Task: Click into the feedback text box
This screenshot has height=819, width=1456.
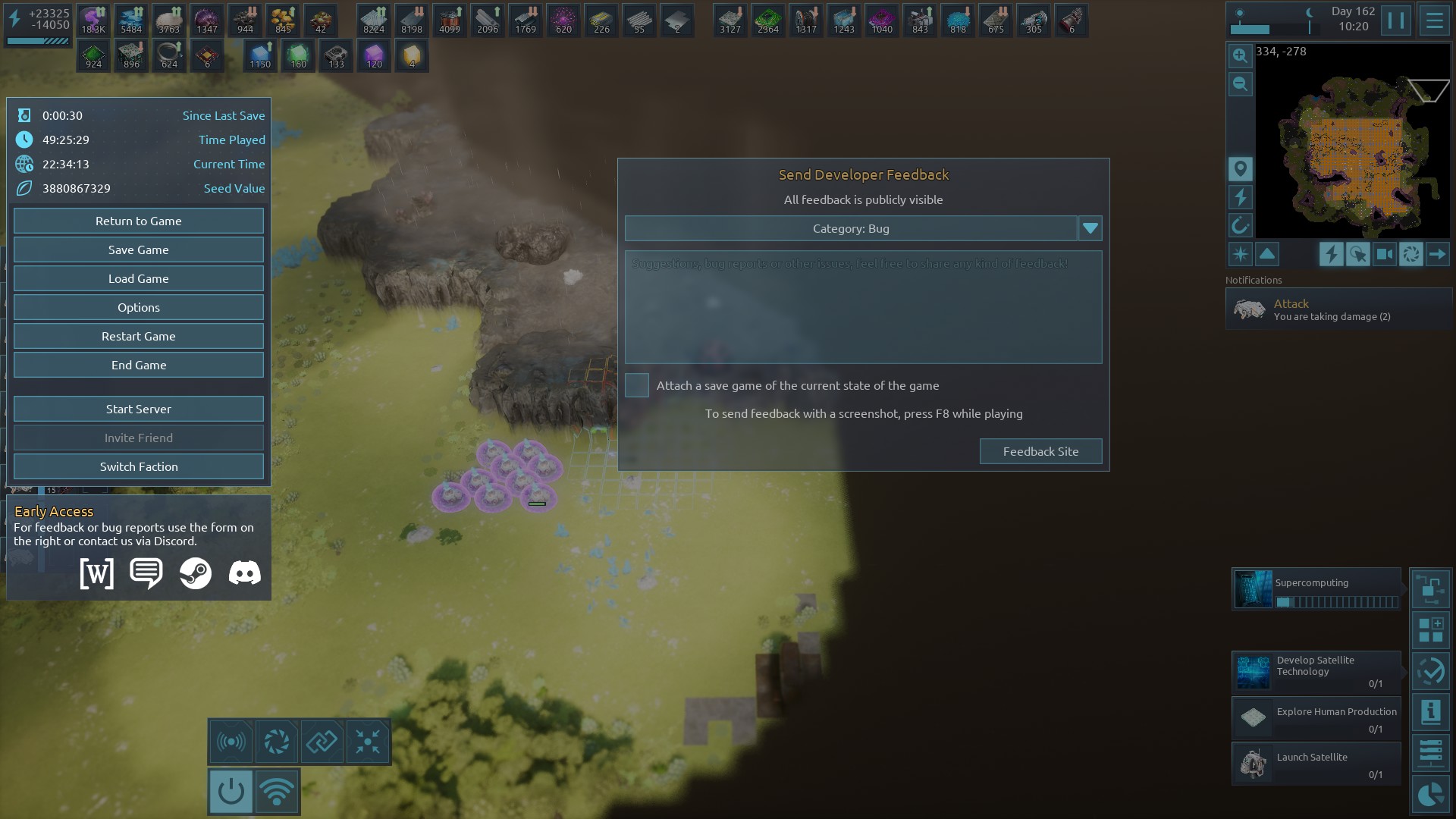Action: click(x=863, y=307)
